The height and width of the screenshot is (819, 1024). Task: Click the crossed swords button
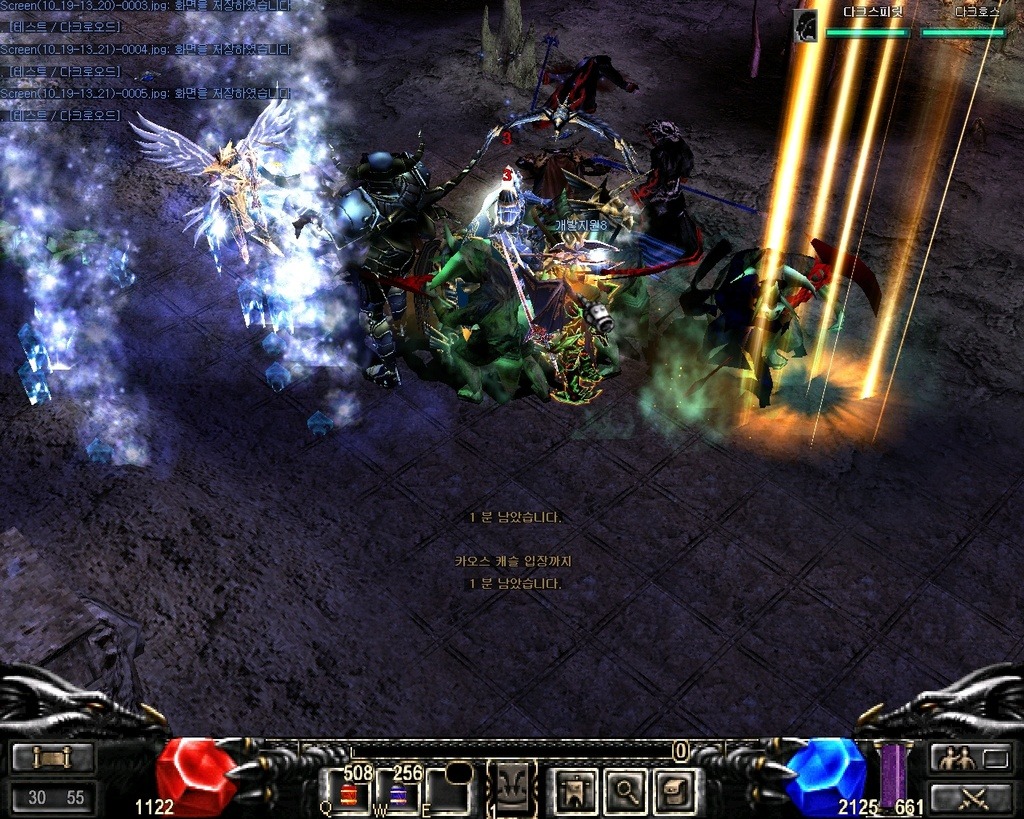pyautogui.click(x=971, y=797)
